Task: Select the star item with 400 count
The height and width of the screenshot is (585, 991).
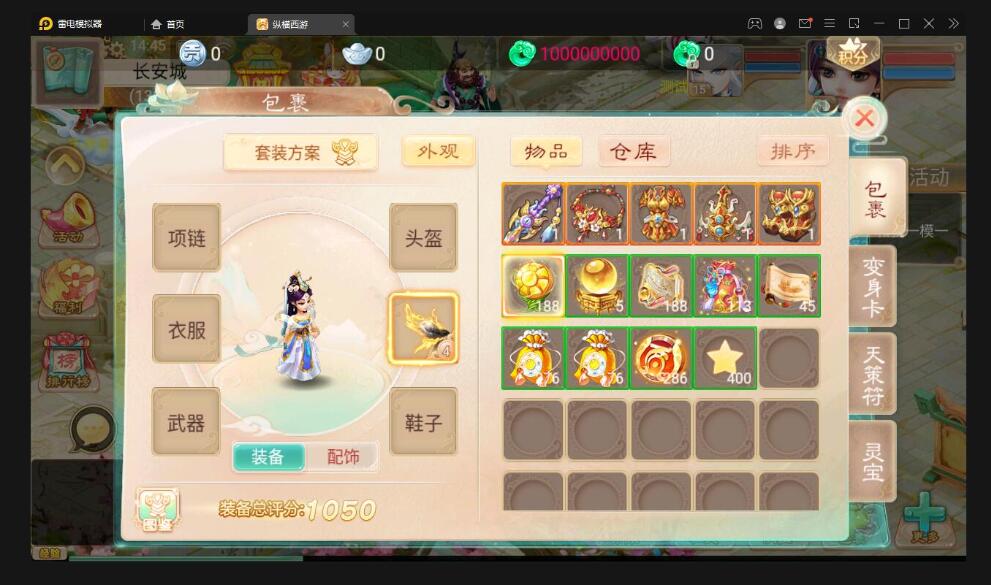Action: pos(725,358)
